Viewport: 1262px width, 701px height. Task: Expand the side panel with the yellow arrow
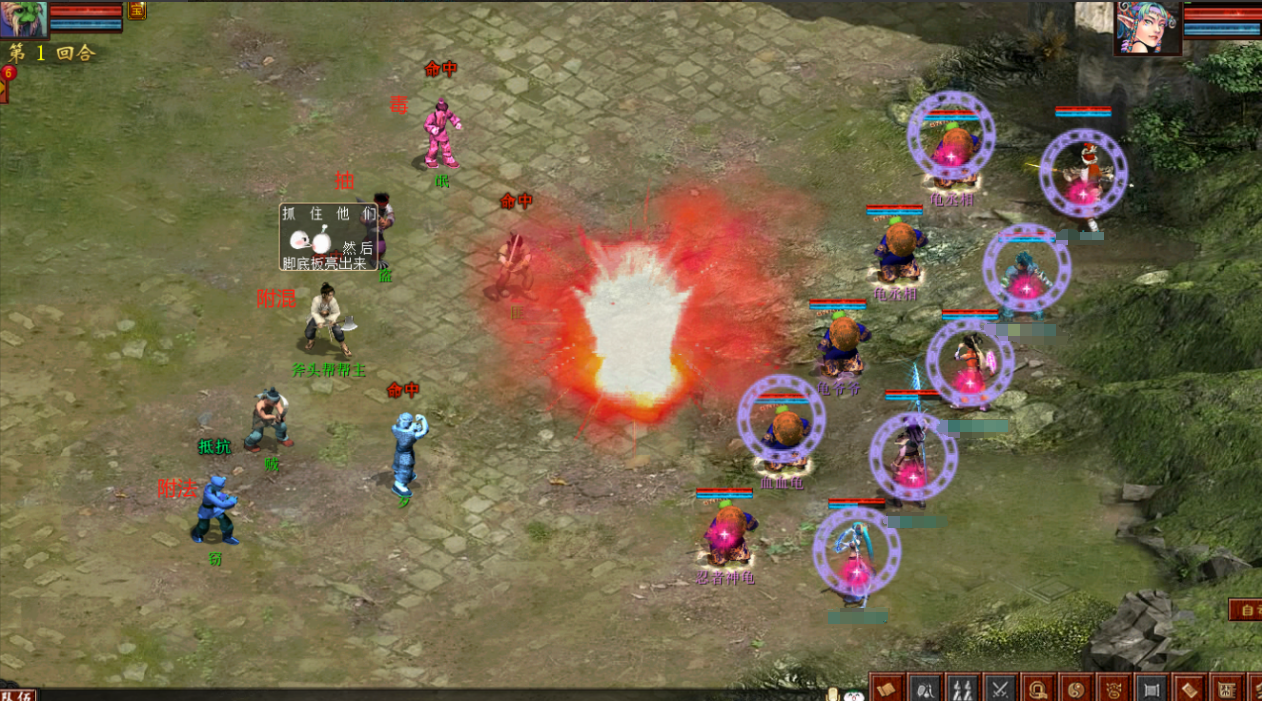[x=3, y=88]
